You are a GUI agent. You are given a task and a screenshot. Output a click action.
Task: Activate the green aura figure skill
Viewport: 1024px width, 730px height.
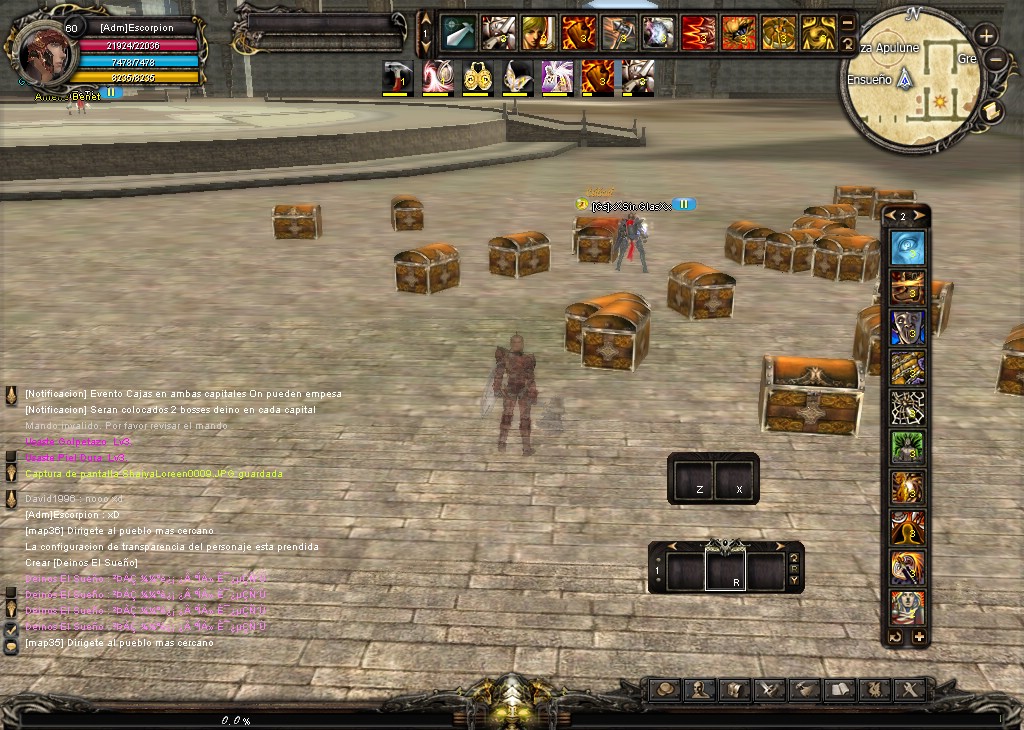[908, 447]
